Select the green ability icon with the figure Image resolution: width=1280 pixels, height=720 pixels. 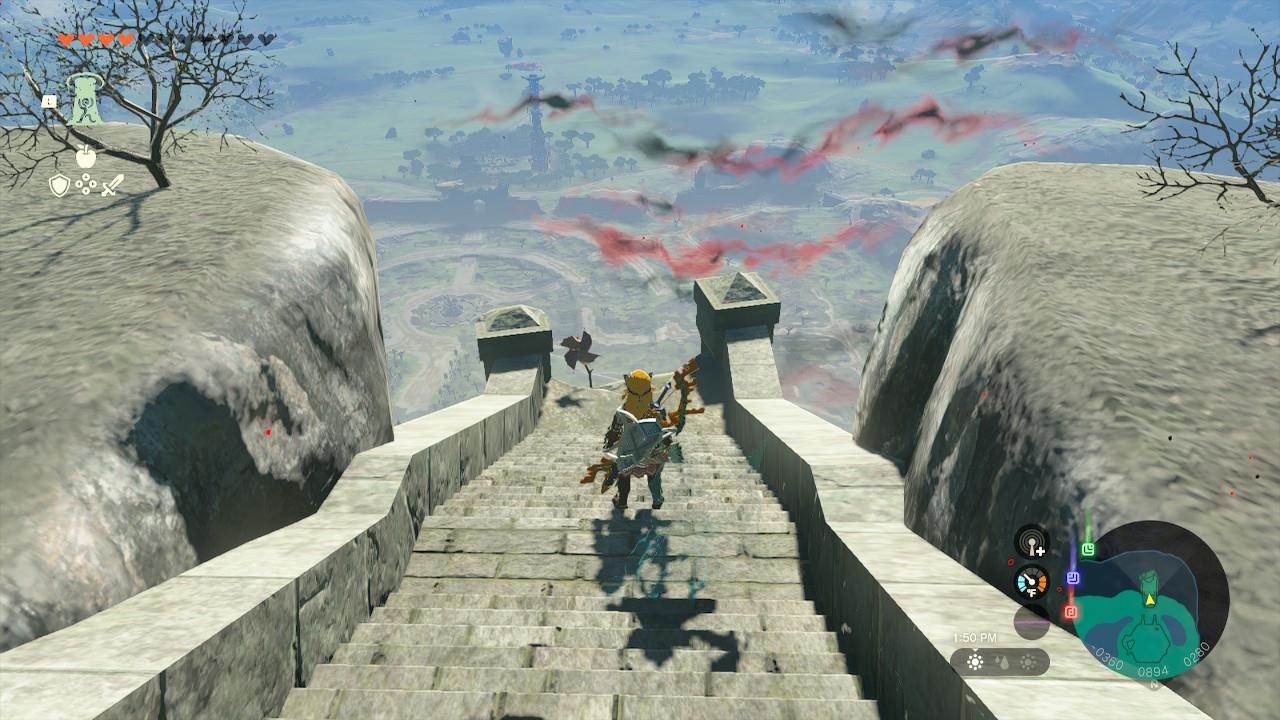84,101
